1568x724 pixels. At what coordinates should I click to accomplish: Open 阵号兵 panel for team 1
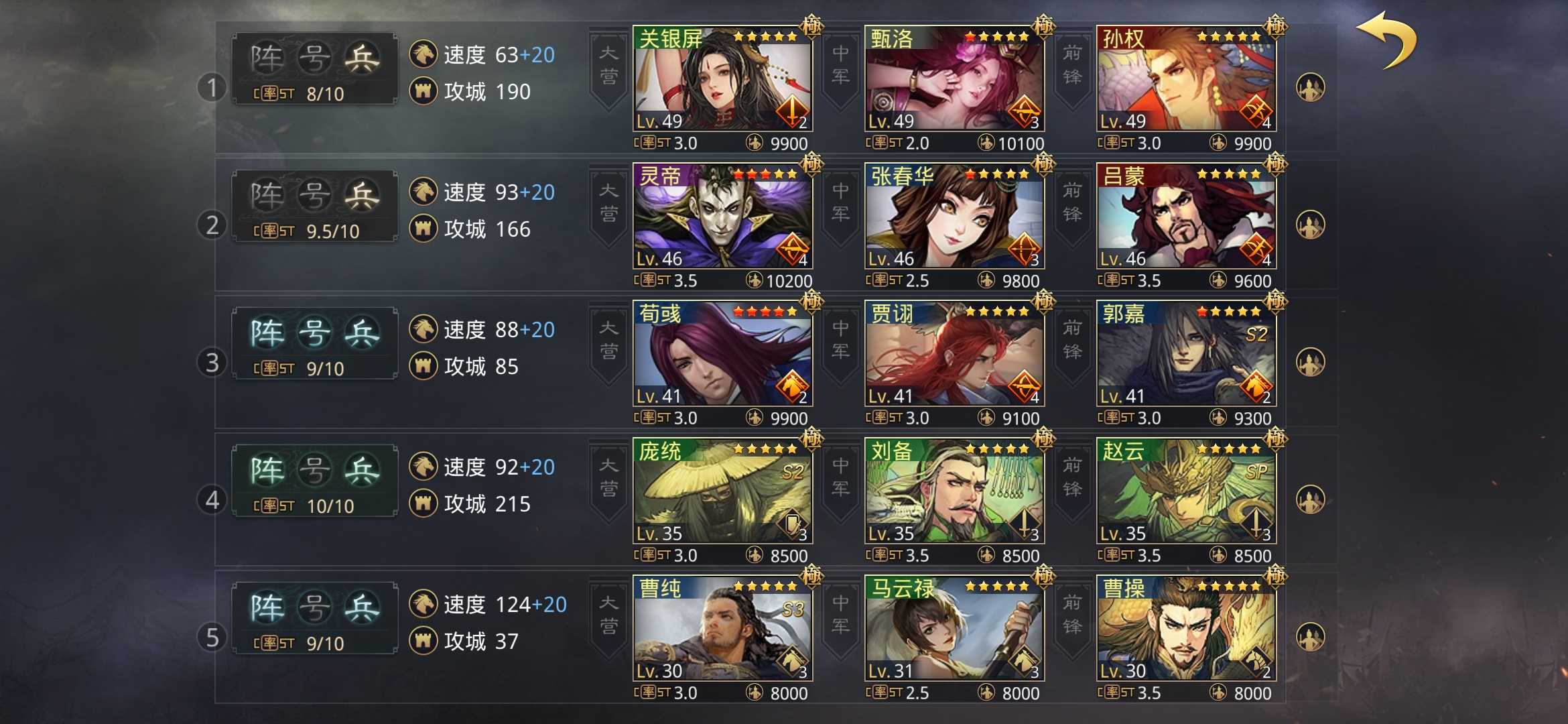tap(314, 68)
